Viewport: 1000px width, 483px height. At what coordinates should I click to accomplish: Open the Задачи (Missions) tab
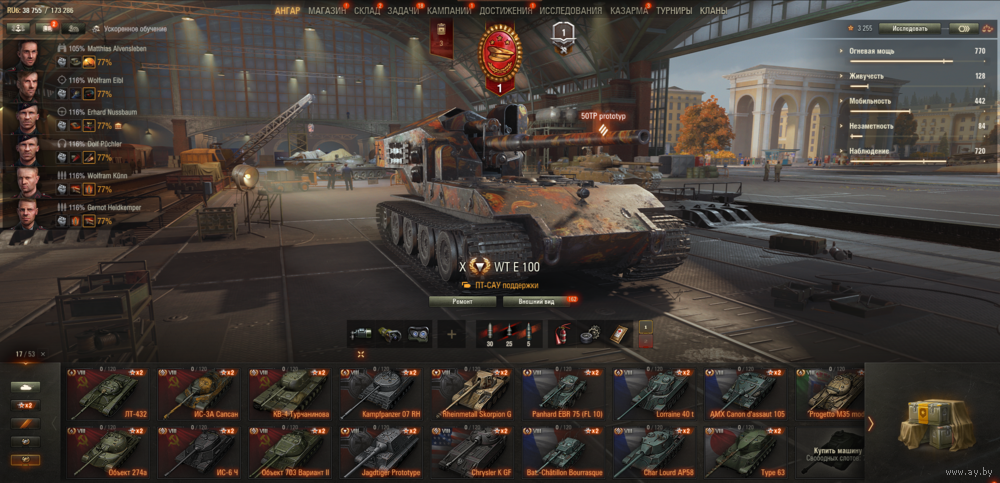403,10
